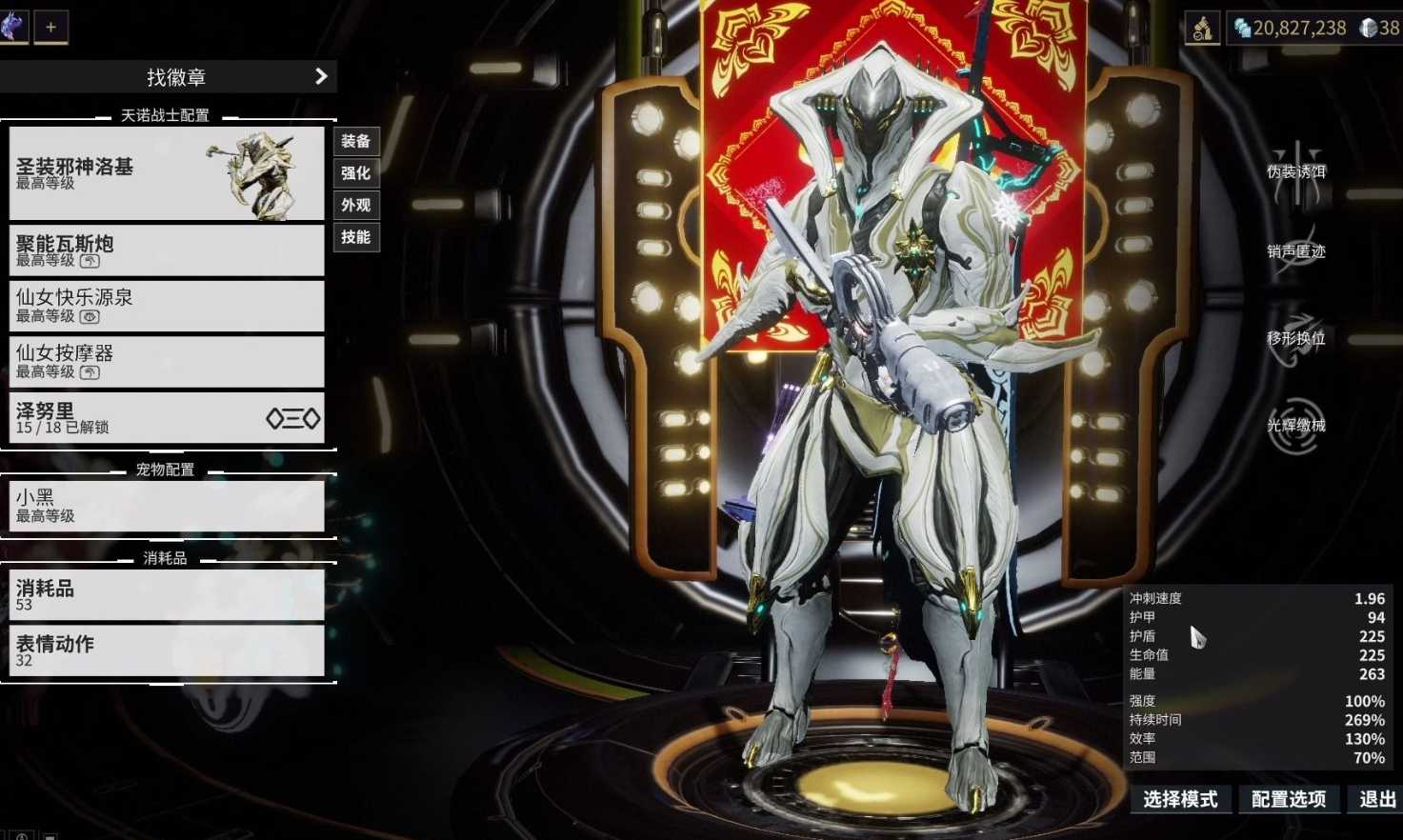Open 配置选项 loadout options
This screenshot has width=1403, height=840.
click(x=1289, y=799)
